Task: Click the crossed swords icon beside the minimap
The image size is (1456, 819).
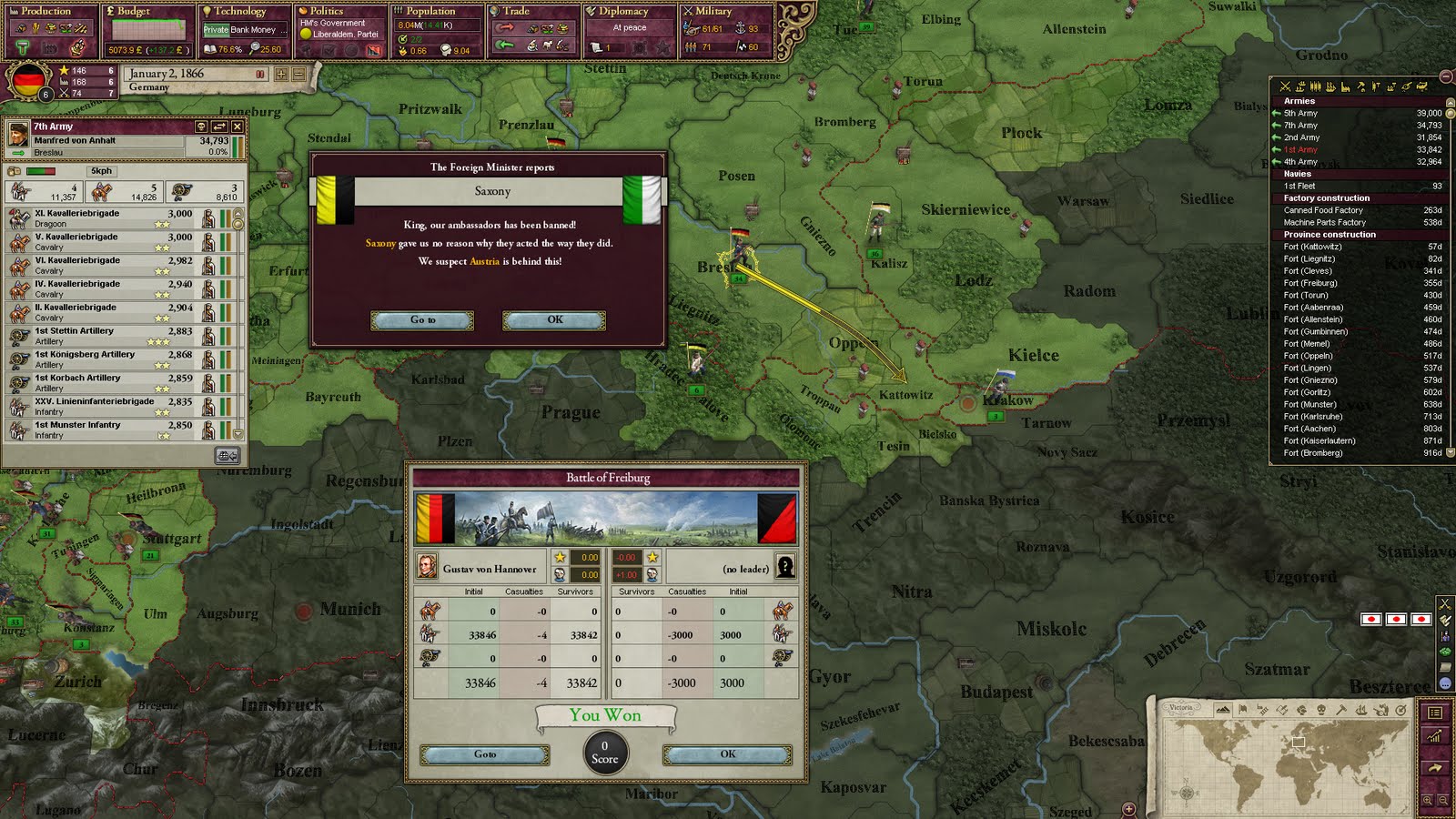Action: (1446, 605)
